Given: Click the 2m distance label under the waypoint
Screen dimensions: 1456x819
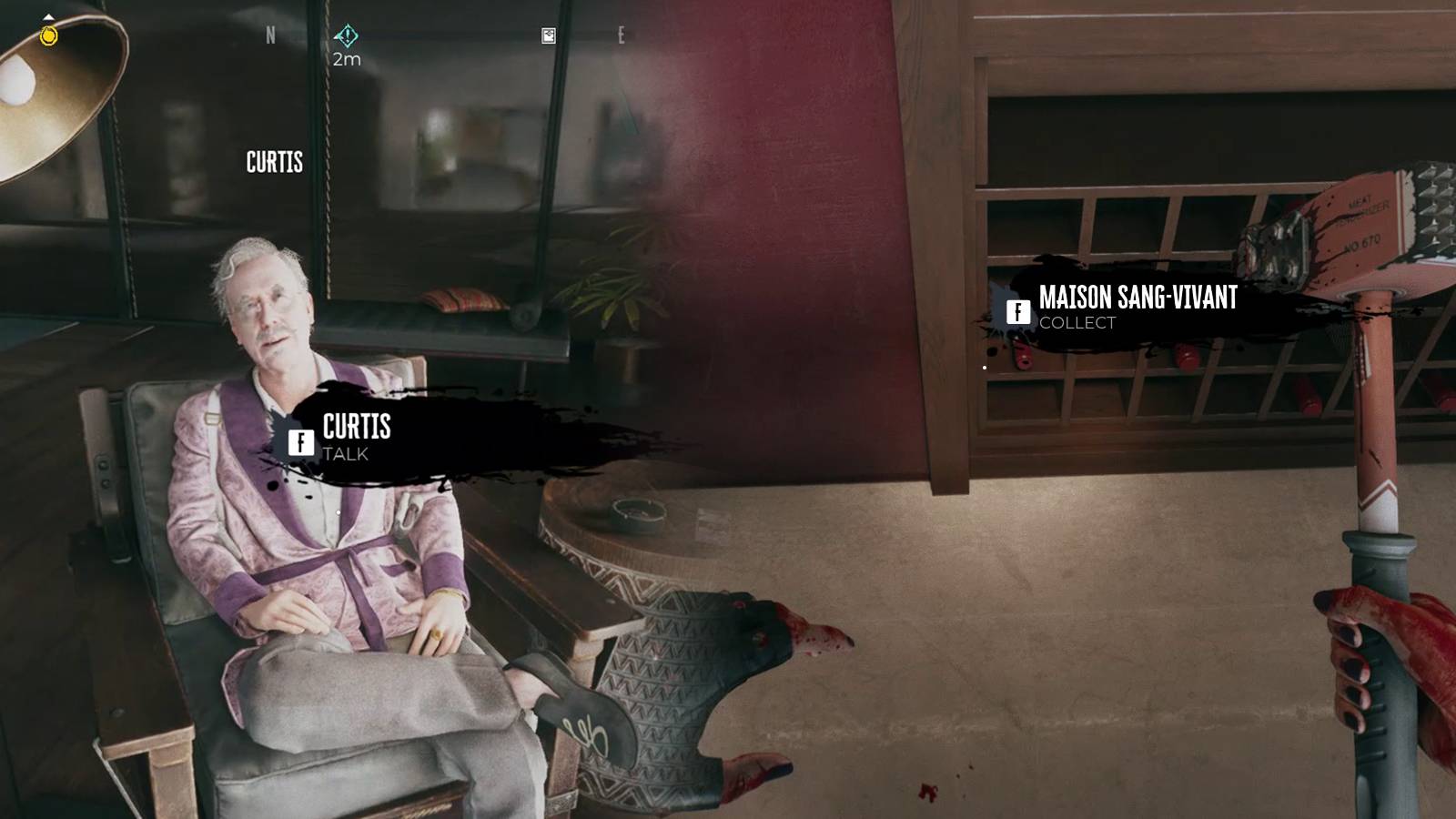Looking at the screenshot, I should click(349, 57).
